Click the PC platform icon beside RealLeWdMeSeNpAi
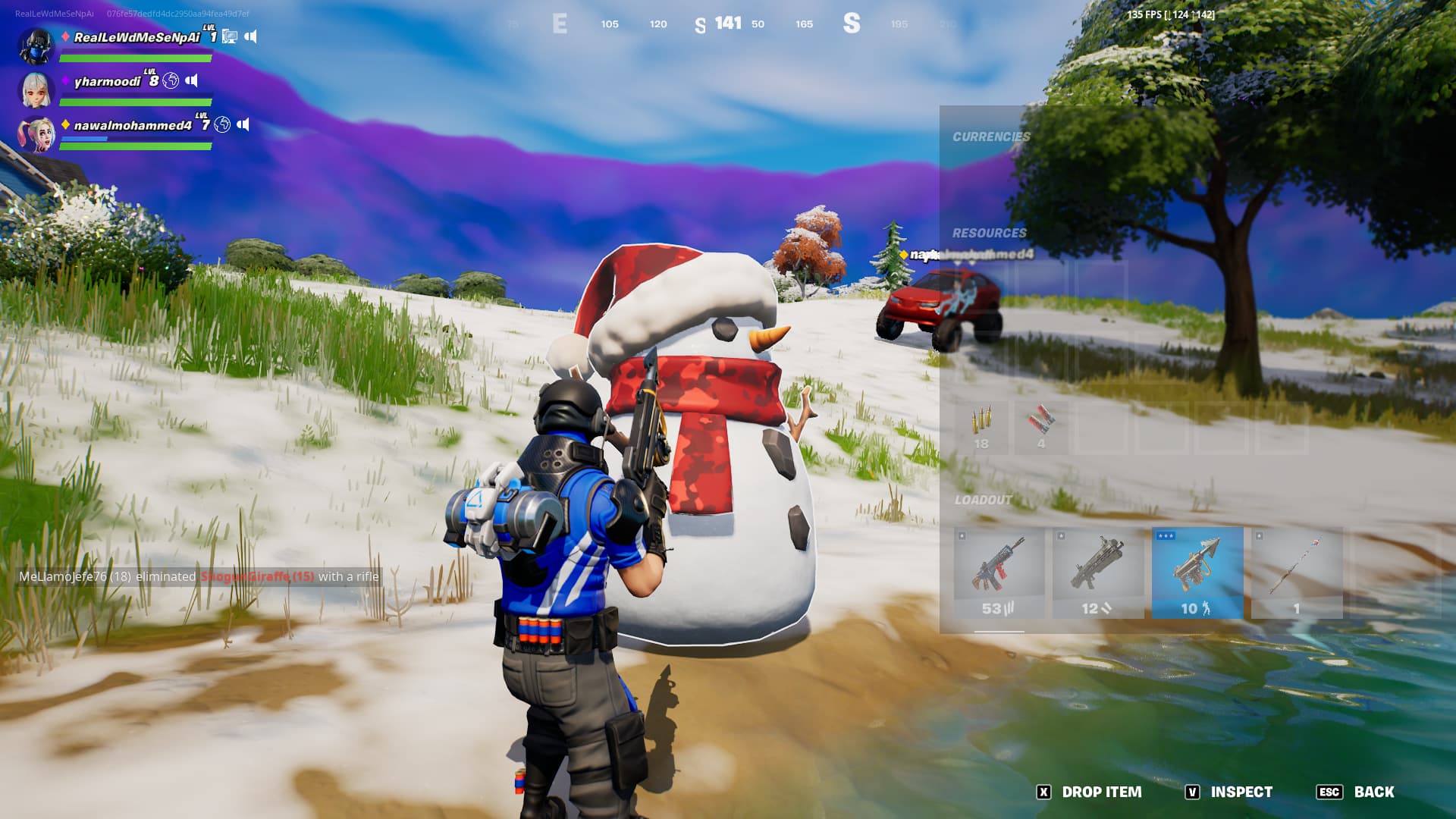 click(x=230, y=35)
